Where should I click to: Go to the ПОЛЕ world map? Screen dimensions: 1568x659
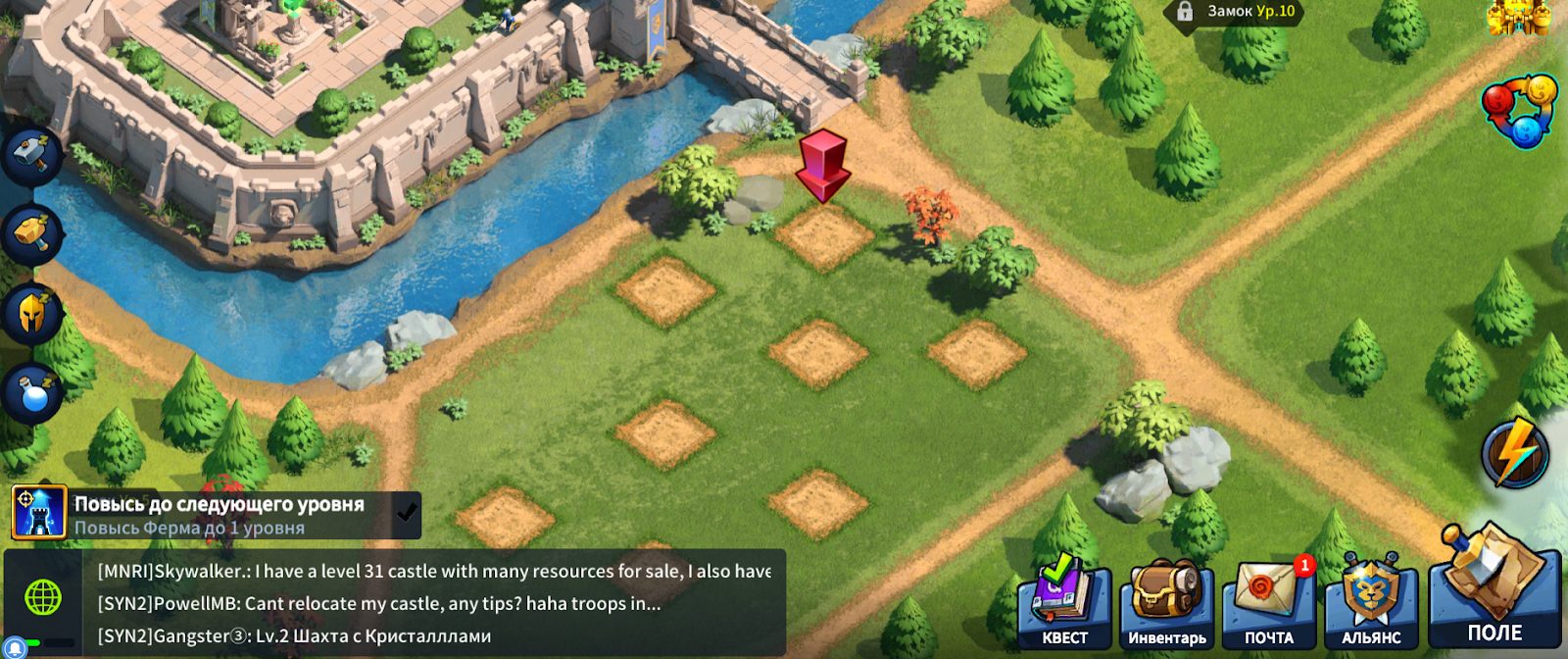pyautogui.click(x=1494, y=588)
